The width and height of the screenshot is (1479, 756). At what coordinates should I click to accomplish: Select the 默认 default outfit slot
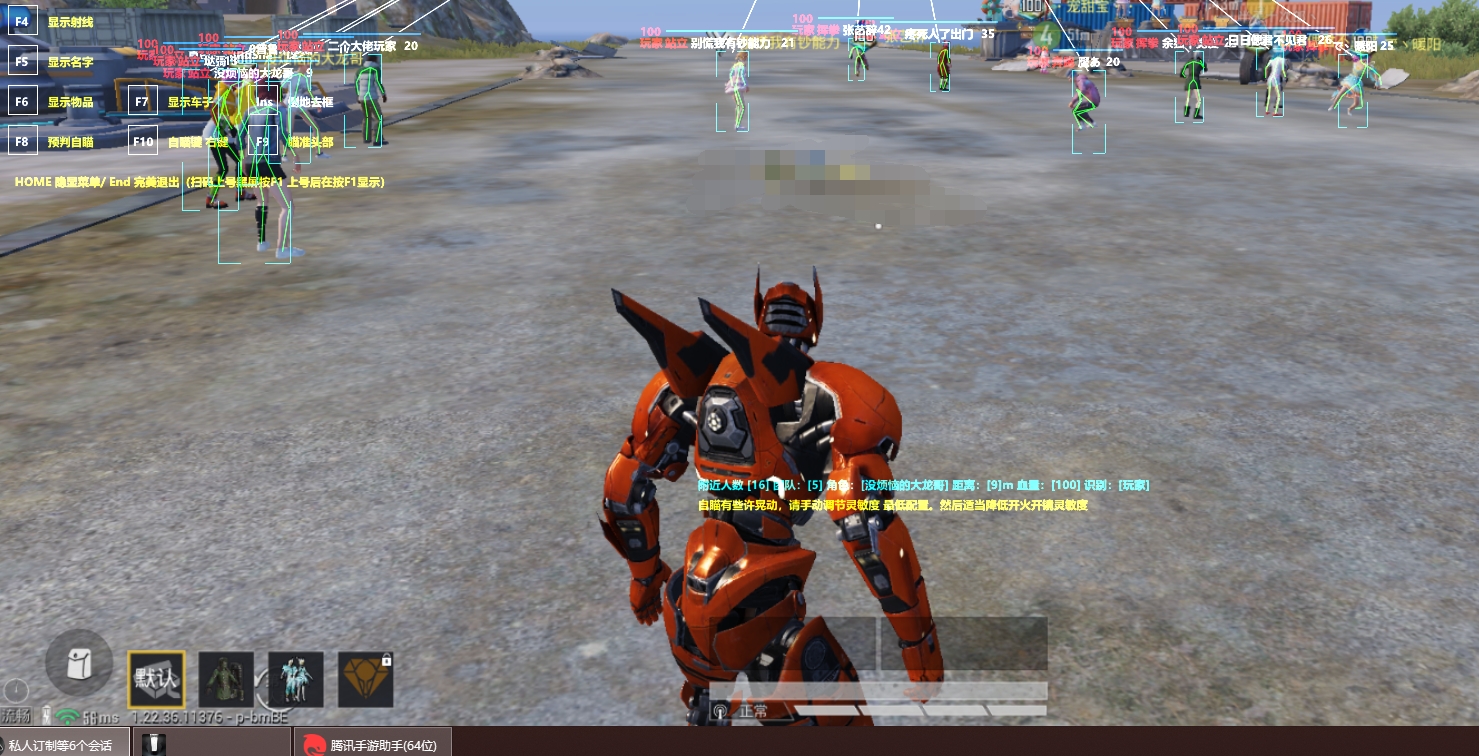156,680
